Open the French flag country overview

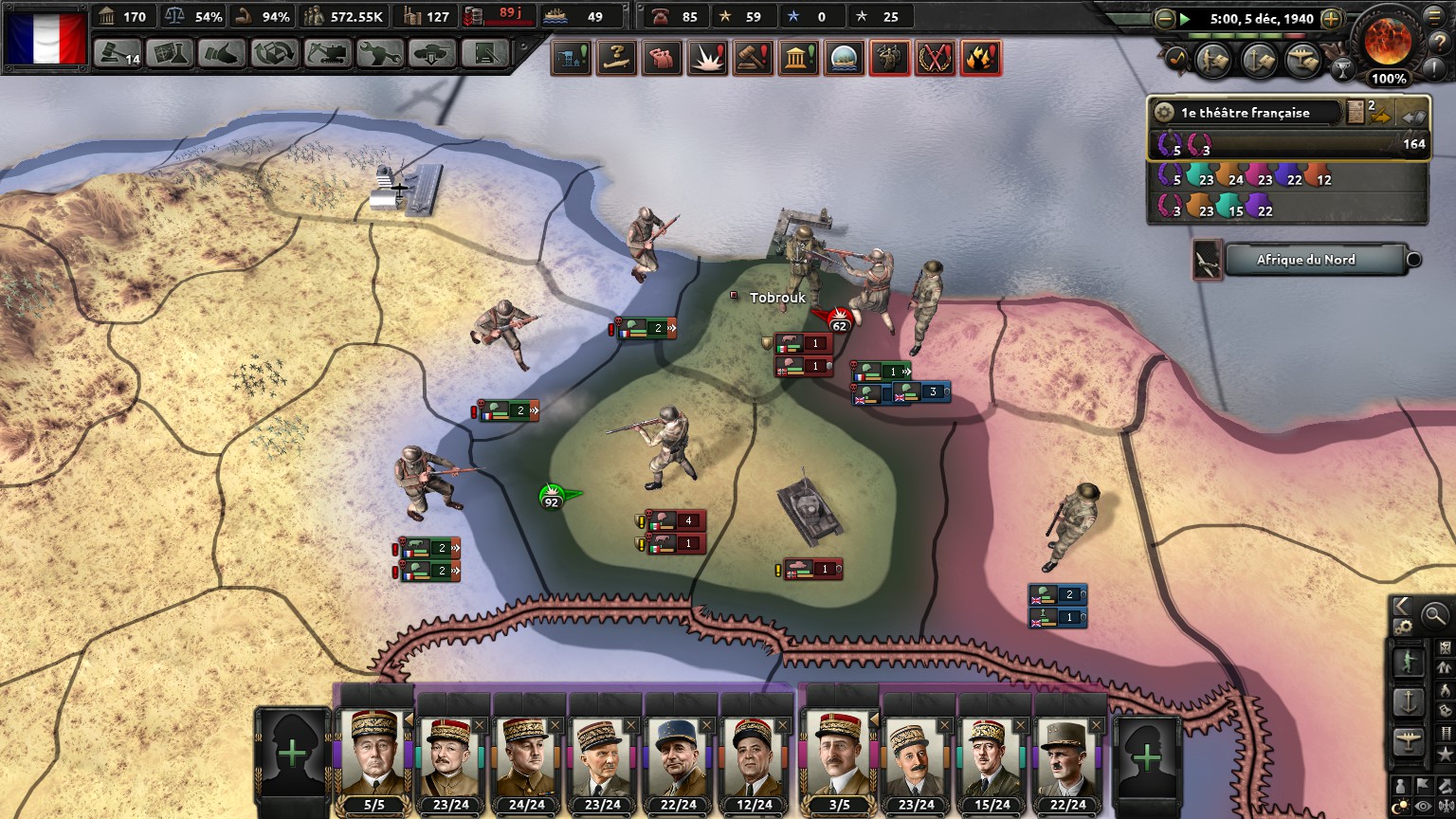point(45,38)
